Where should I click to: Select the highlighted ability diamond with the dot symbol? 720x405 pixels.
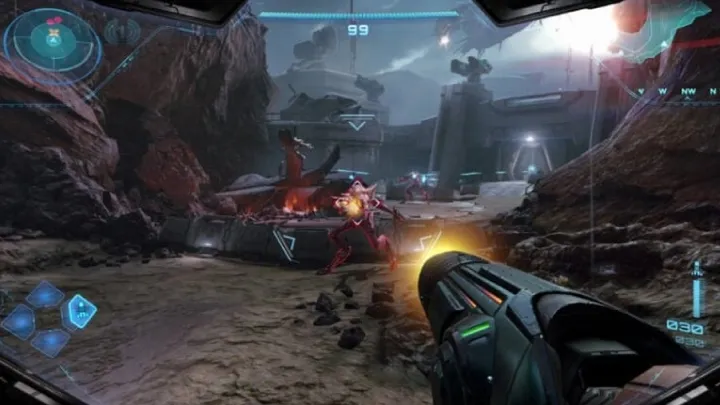[x=79, y=310]
